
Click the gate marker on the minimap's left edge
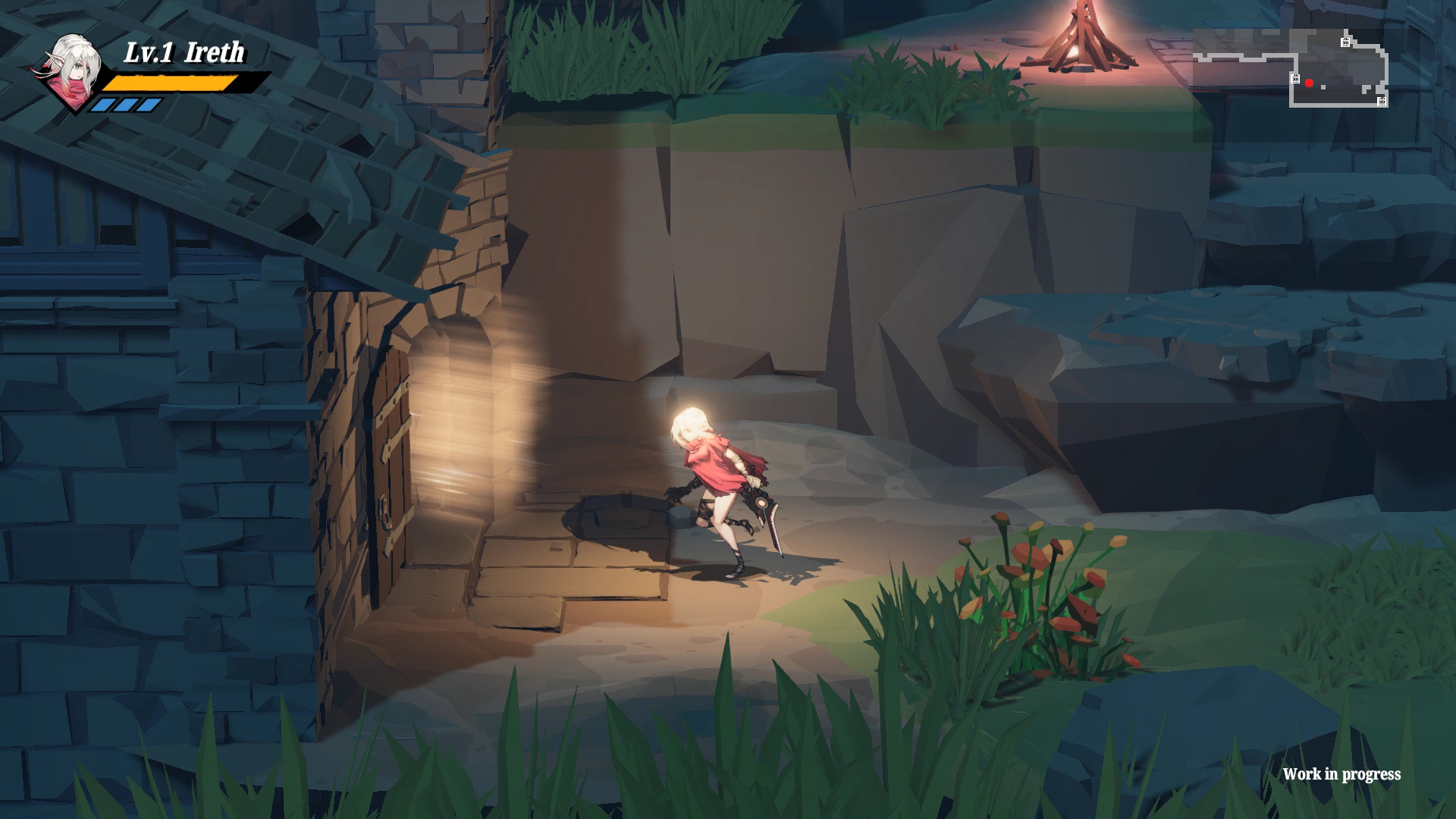tap(1295, 79)
